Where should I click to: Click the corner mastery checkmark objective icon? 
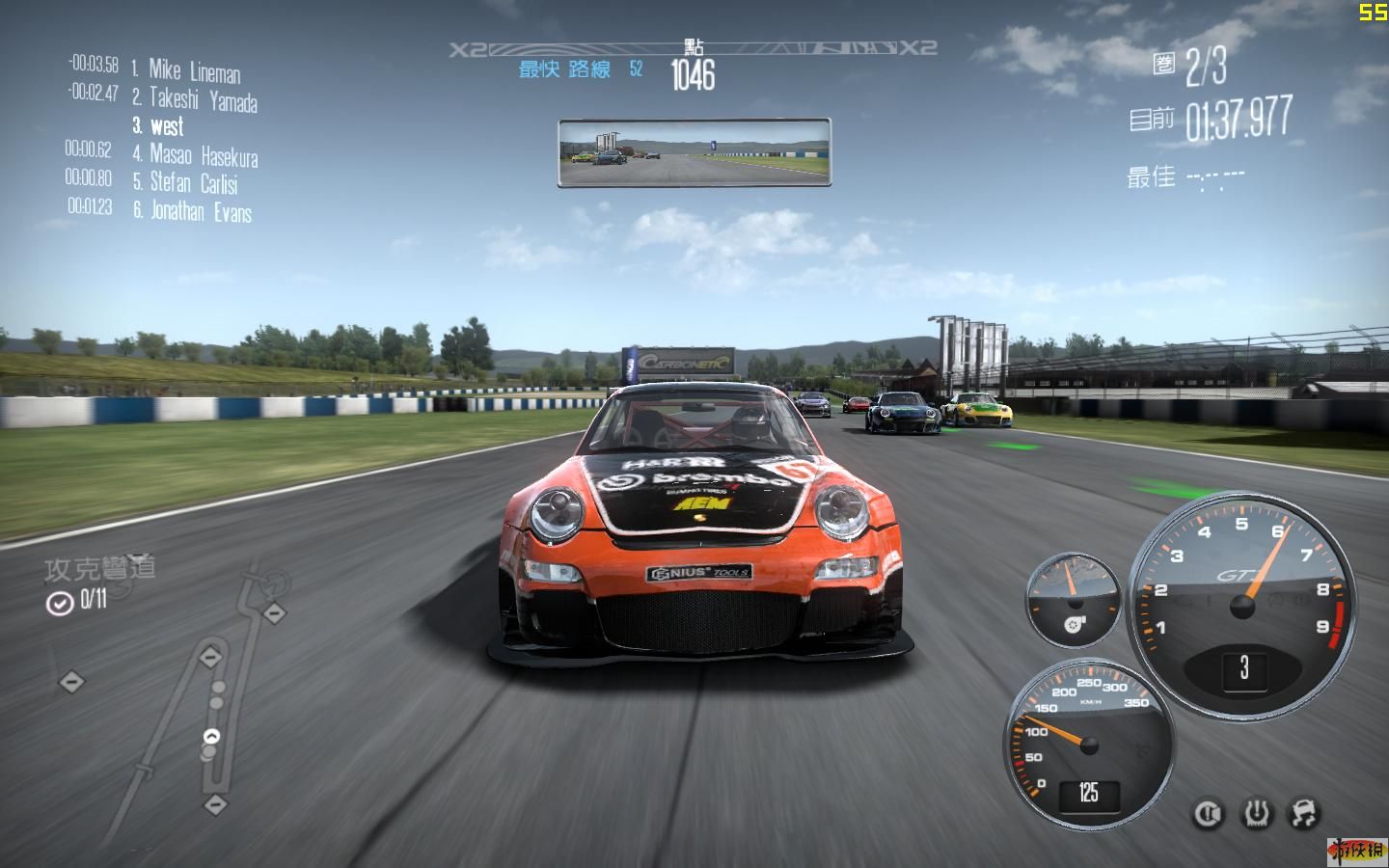click(60, 604)
